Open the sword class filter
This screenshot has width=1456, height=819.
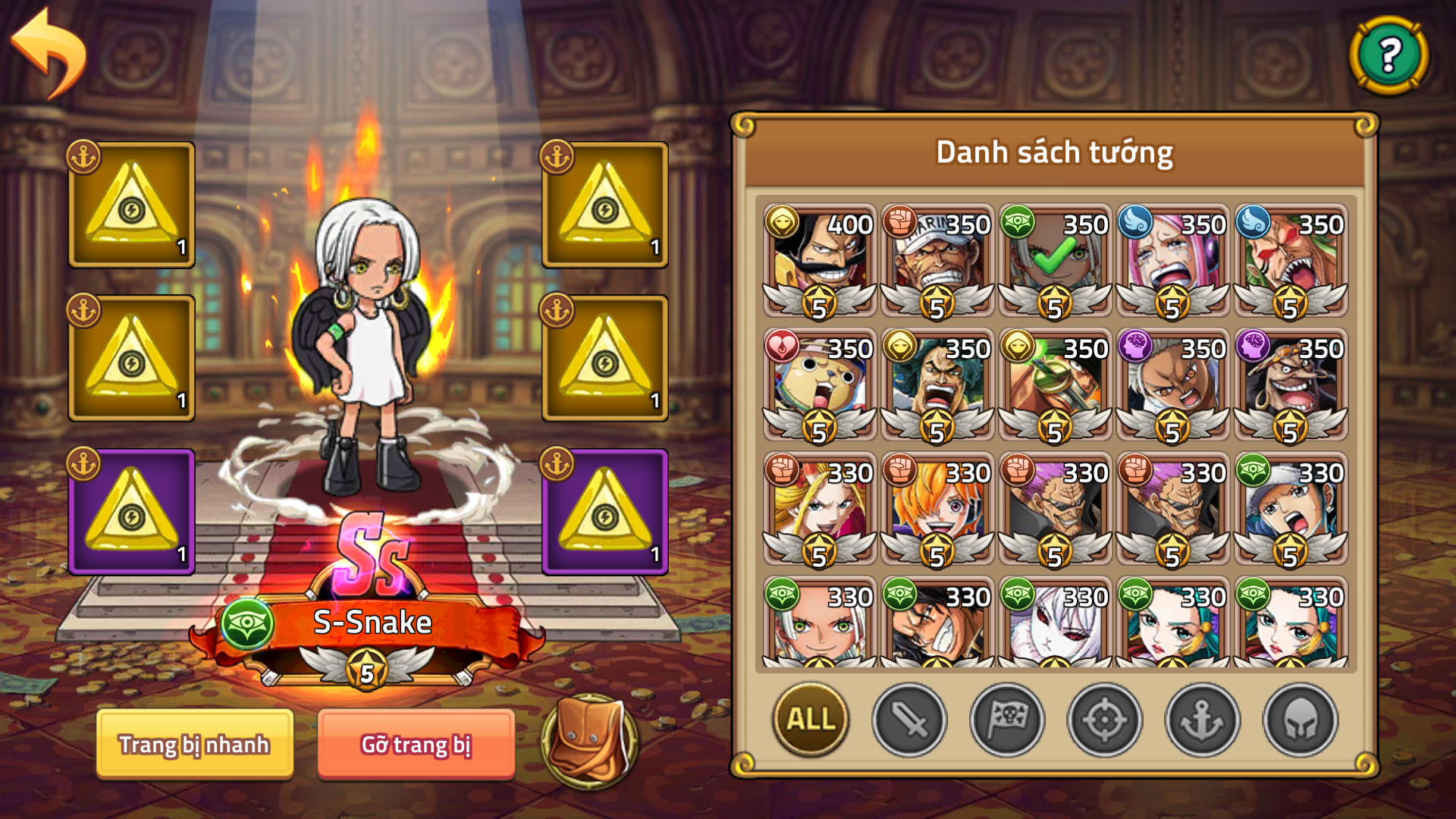pos(912,721)
